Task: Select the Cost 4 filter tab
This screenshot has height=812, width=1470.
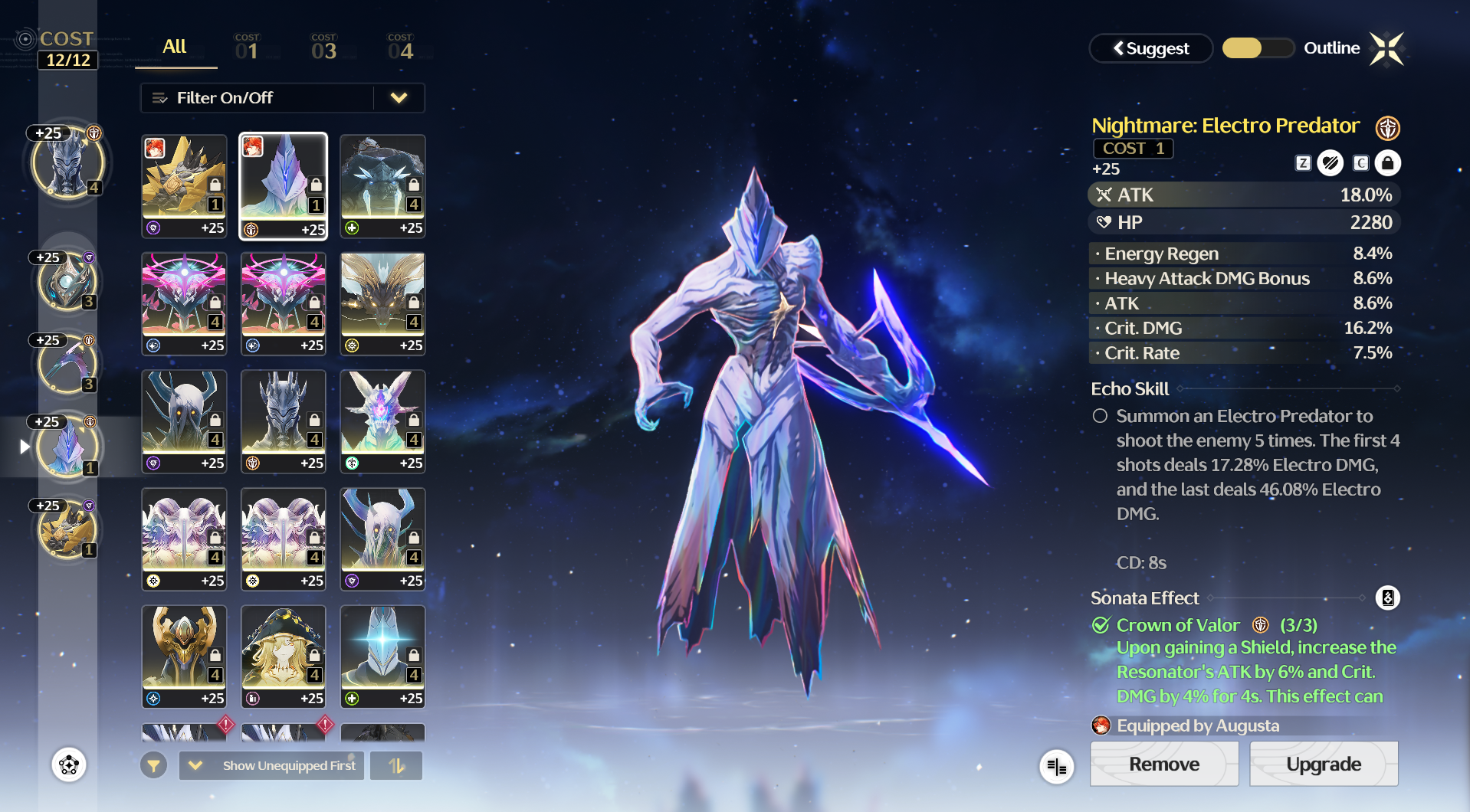Action: [400, 48]
